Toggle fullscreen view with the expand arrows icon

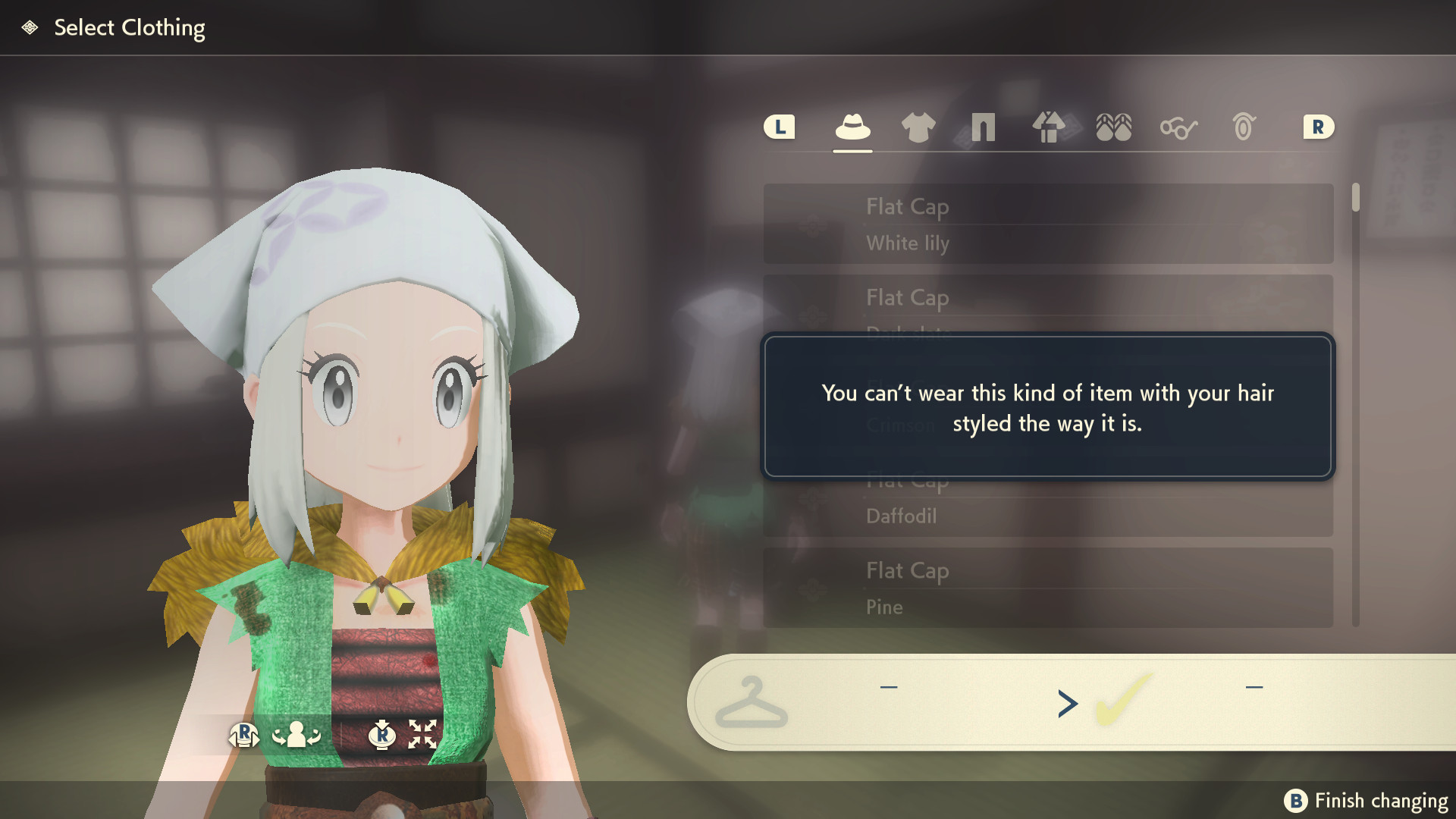click(422, 734)
